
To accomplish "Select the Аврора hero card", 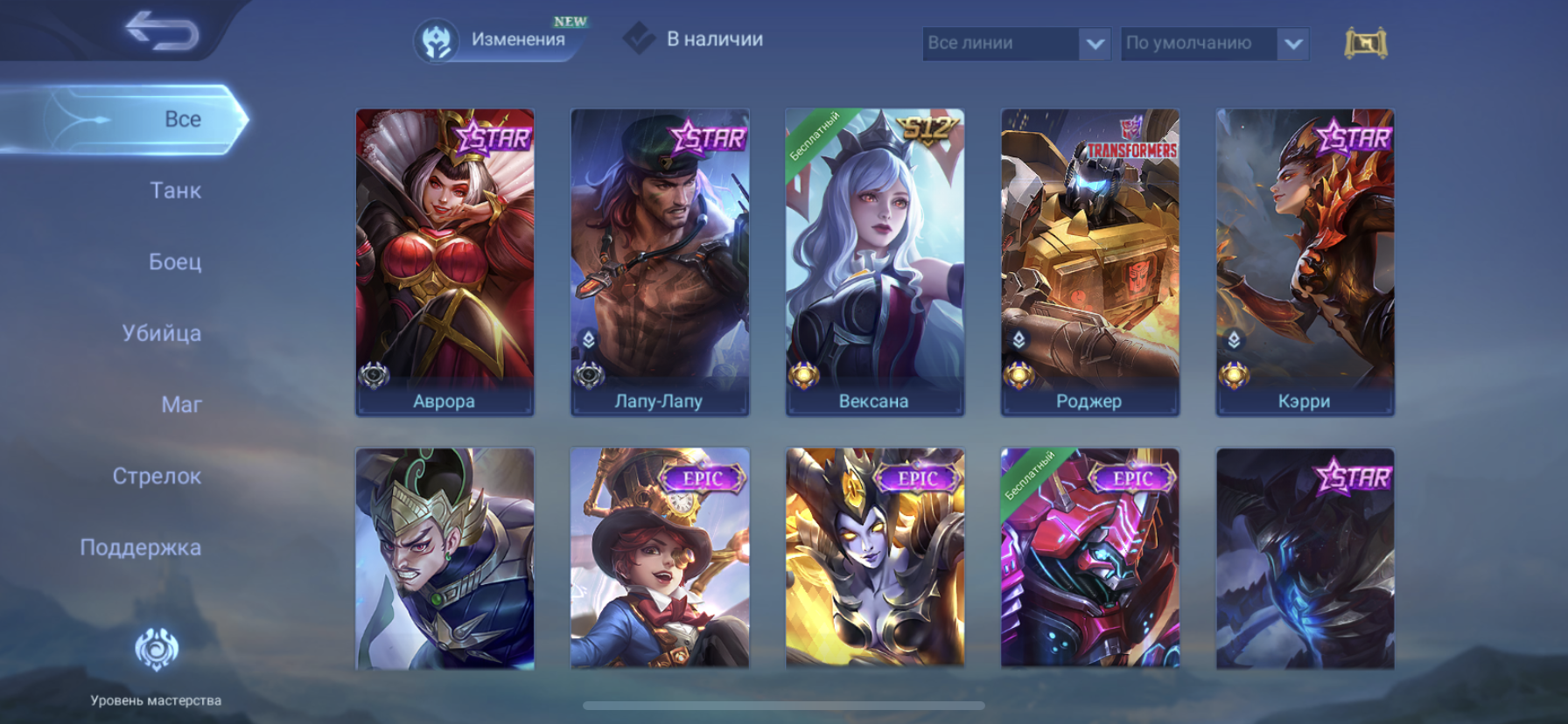I will click(444, 261).
